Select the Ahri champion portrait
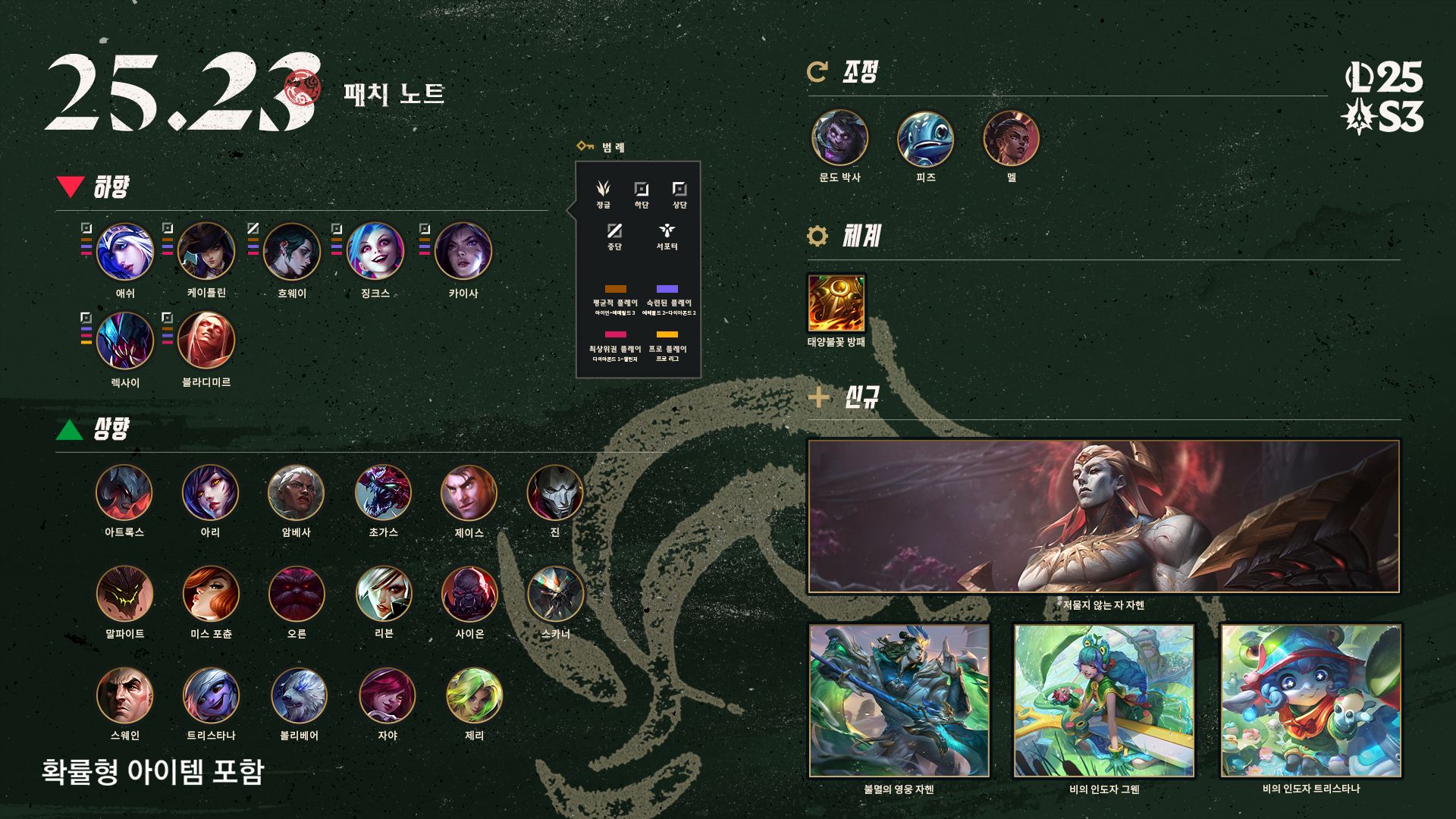Viewport: 1456px width, 819px height. [210, 493]
